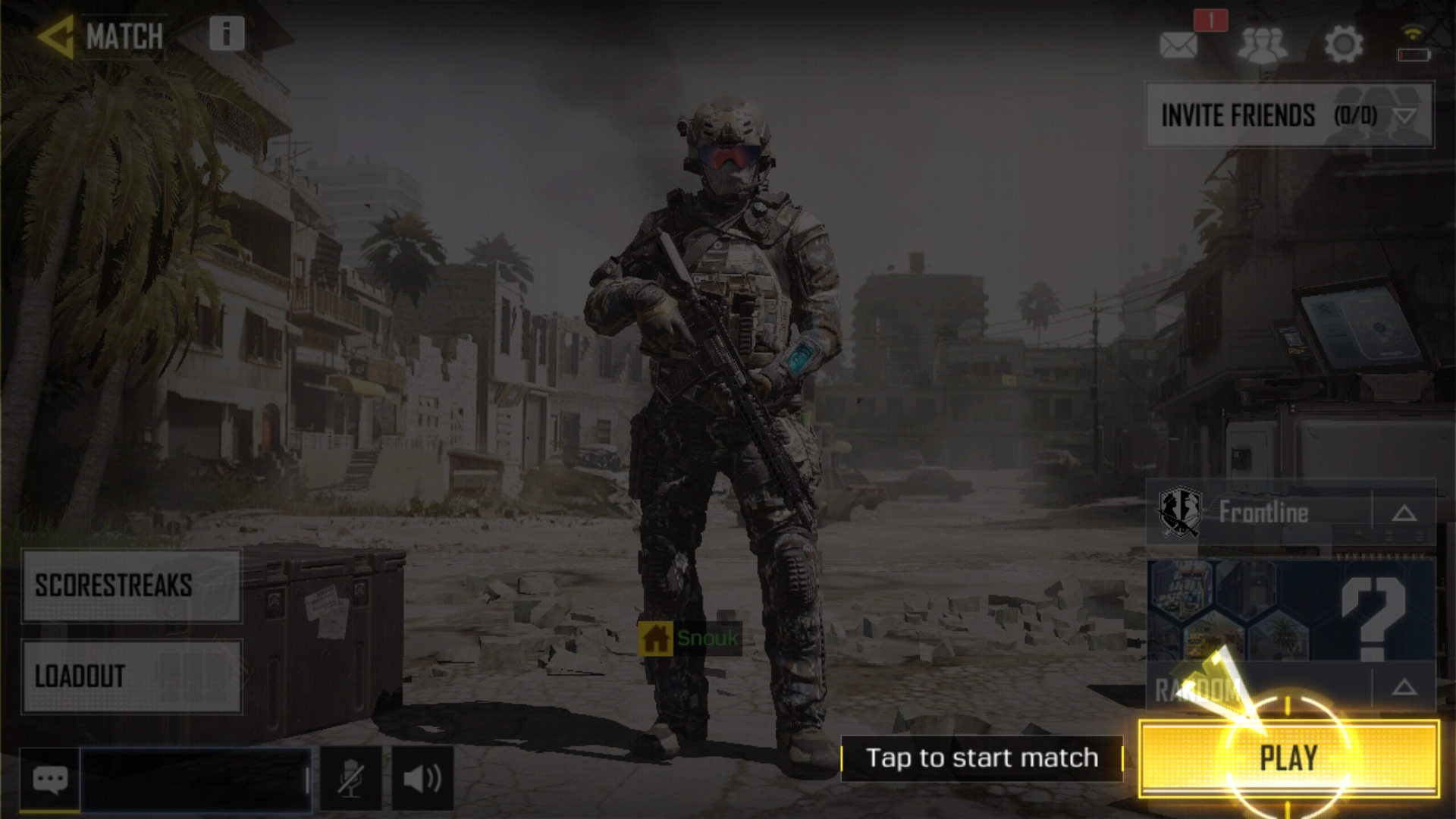Toggle the muted microphone button
The image size is (1456, 819).
(x=350, y=779)
